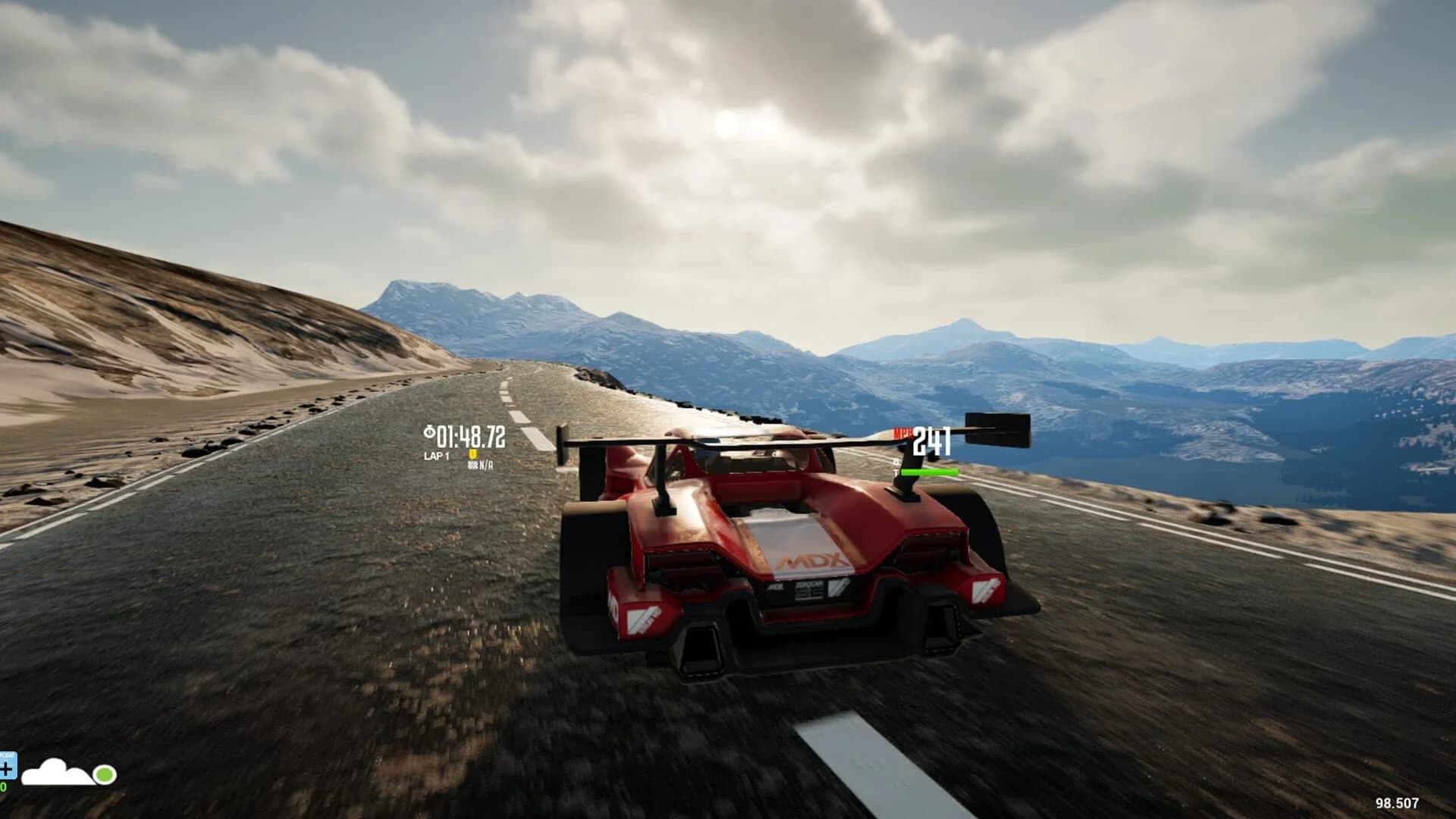Click the checkered flag icon near N/A
Image resolution: width=1456 pixels, height=819 pixels.
473,466
